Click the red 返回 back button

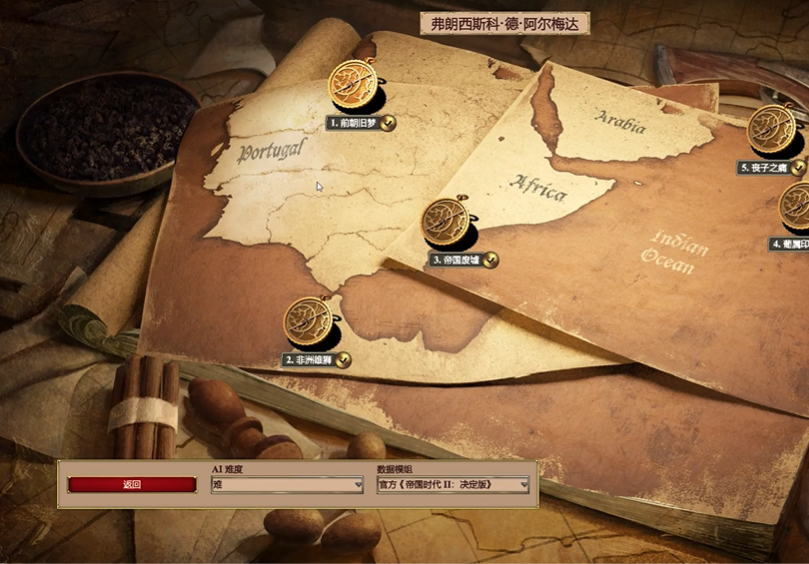click(x=132, y=485)
